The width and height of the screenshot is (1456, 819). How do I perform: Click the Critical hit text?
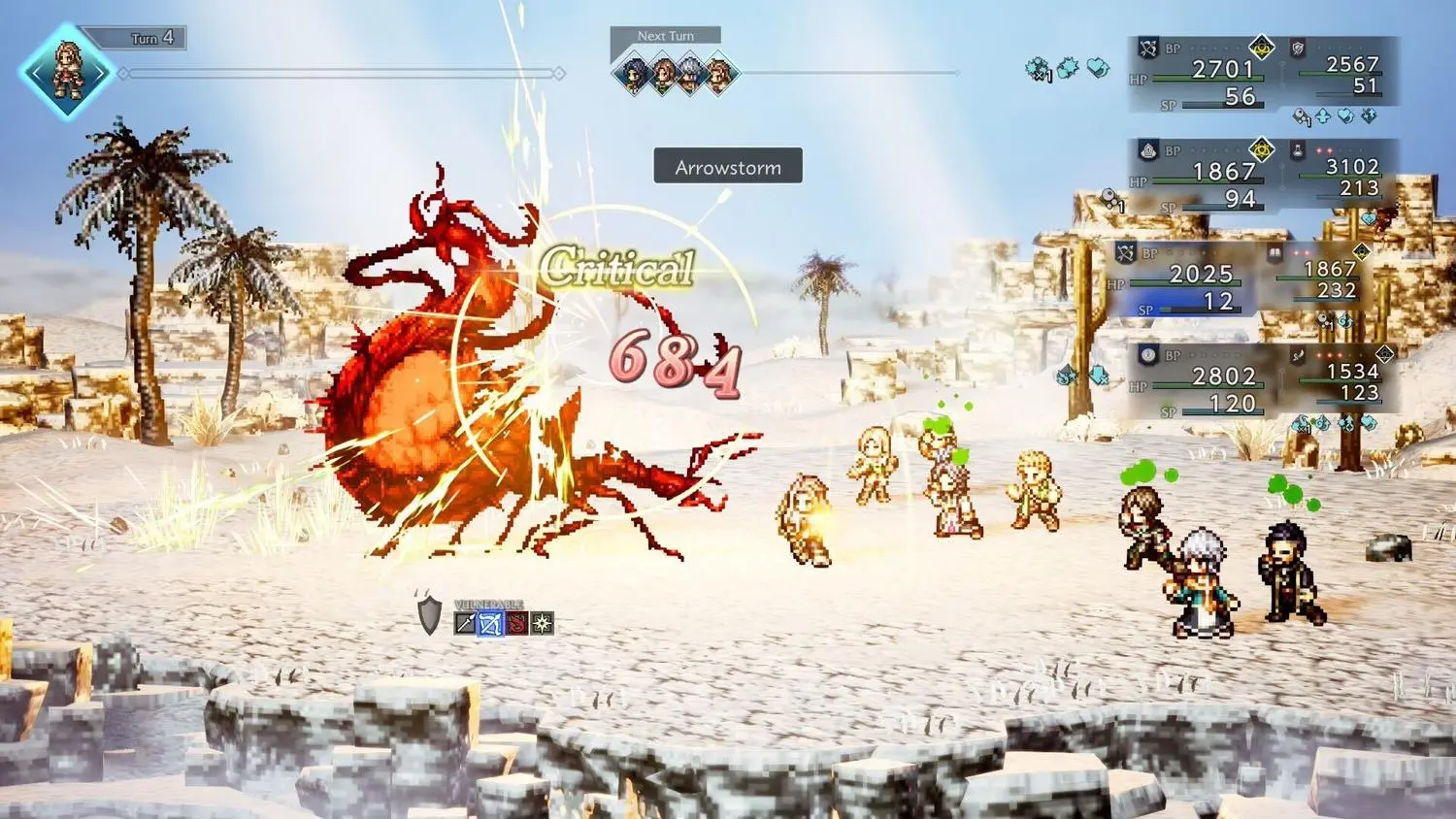coord(617,264)
